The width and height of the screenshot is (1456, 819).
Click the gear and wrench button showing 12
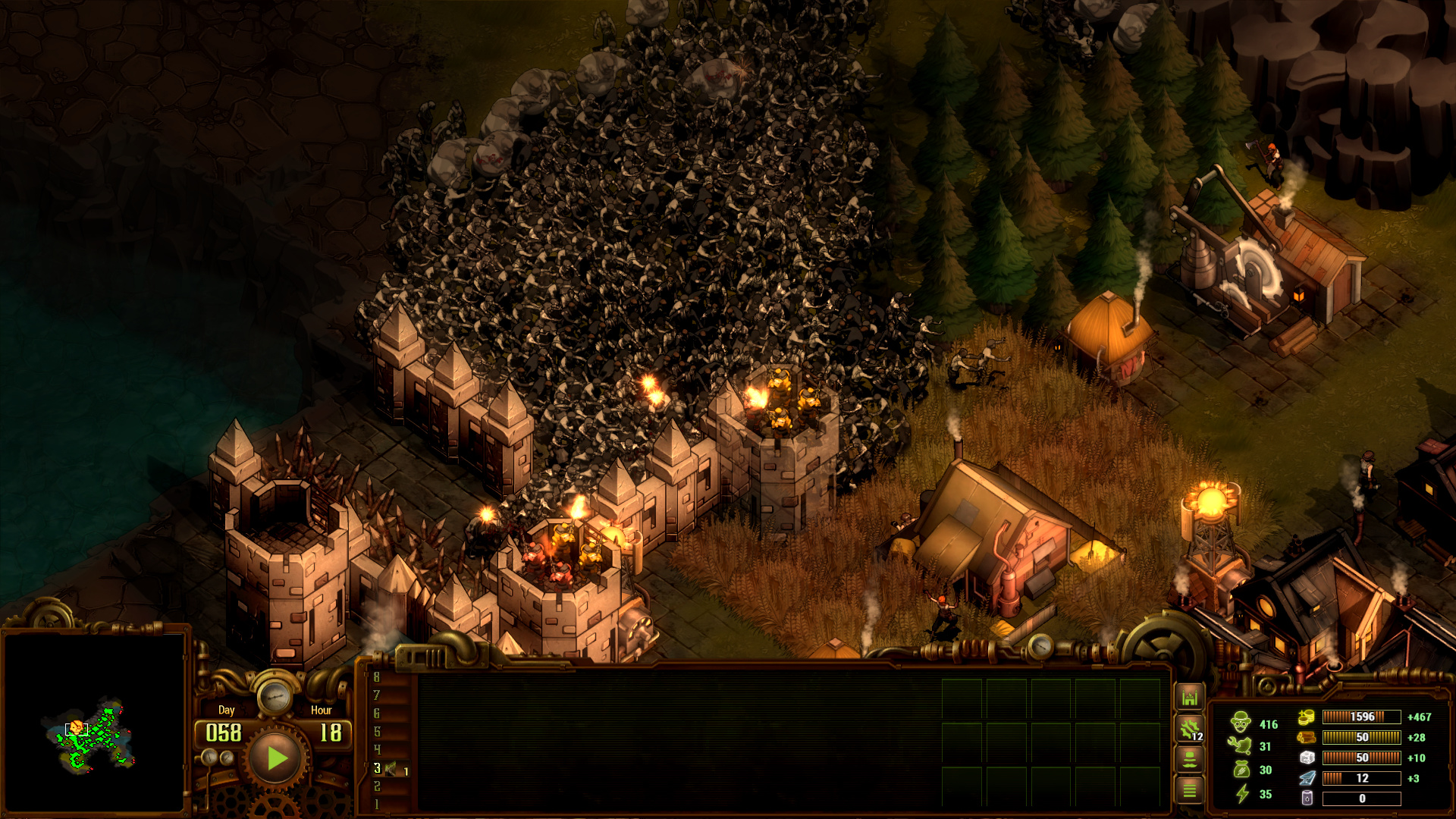tap(1189, 729)
